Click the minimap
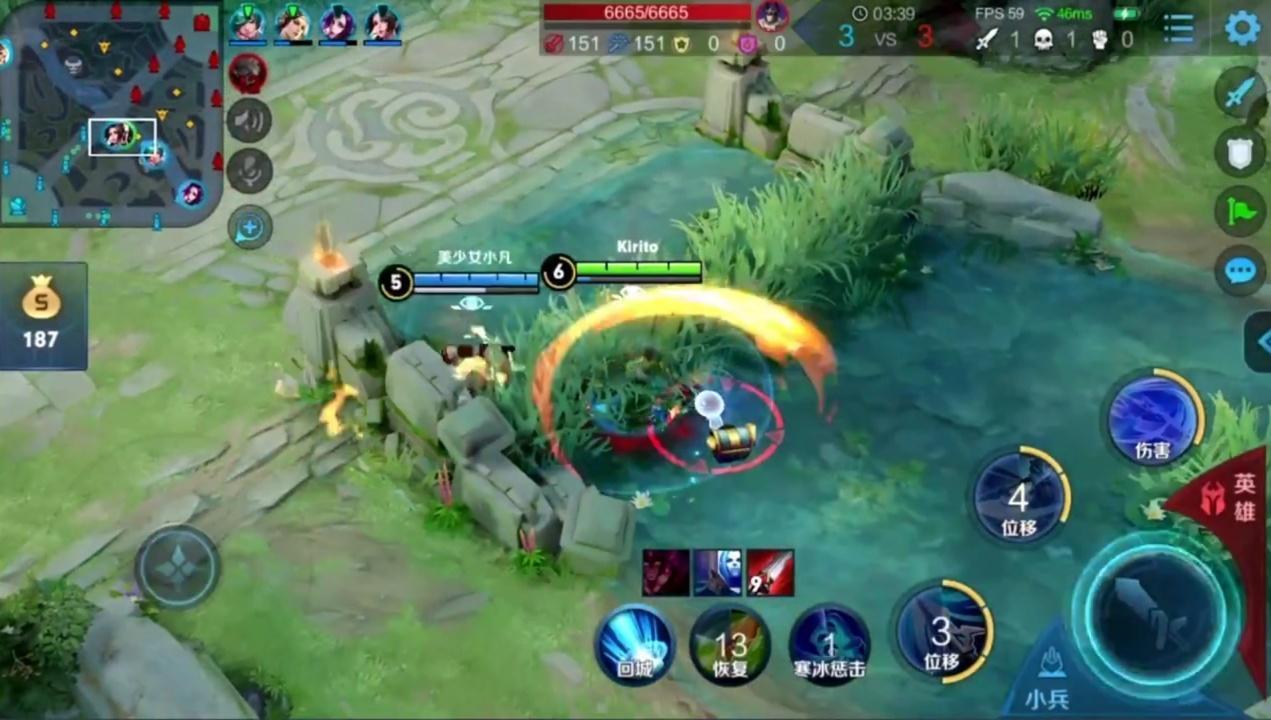The height and width of the screenshot is (720, 1271). 110,112
